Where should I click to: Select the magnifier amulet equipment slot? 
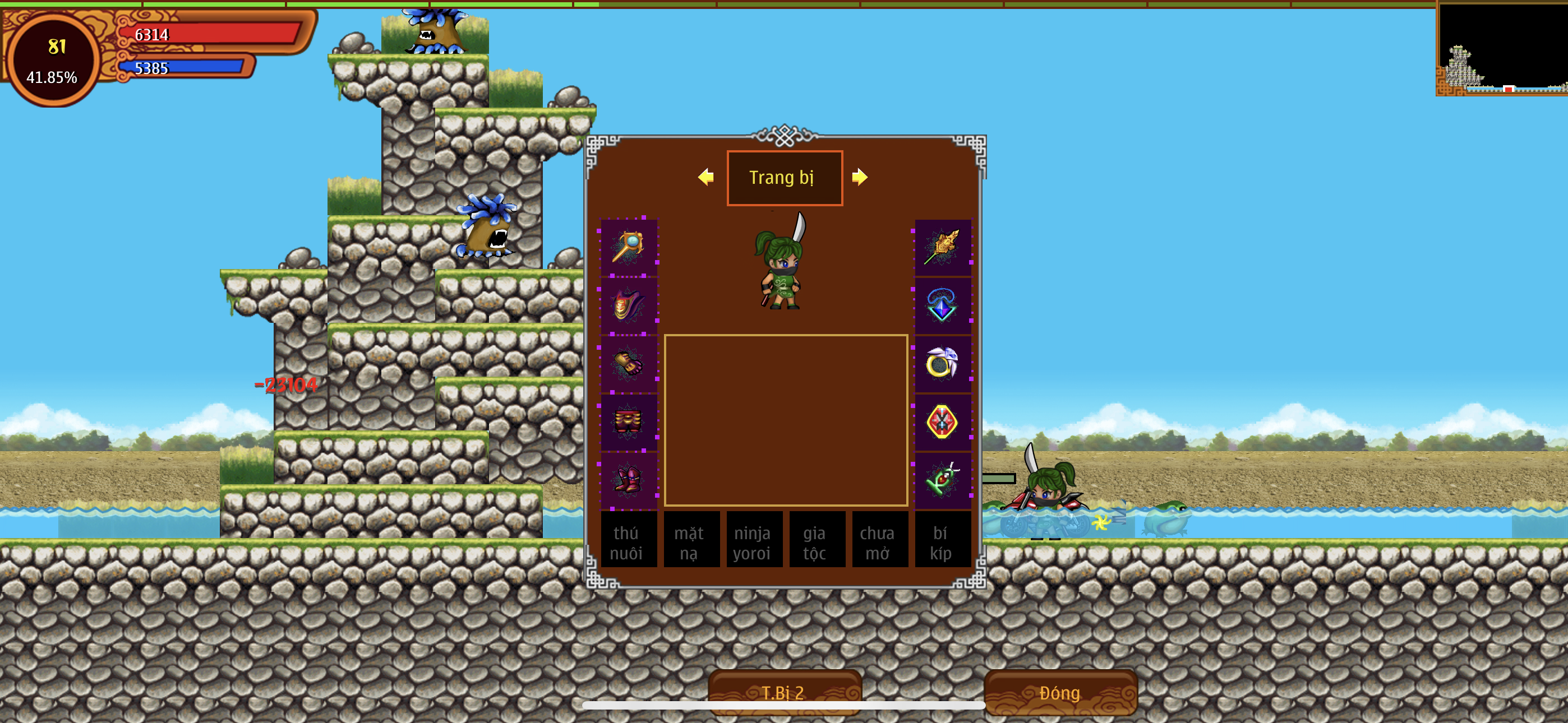[629, 247]
